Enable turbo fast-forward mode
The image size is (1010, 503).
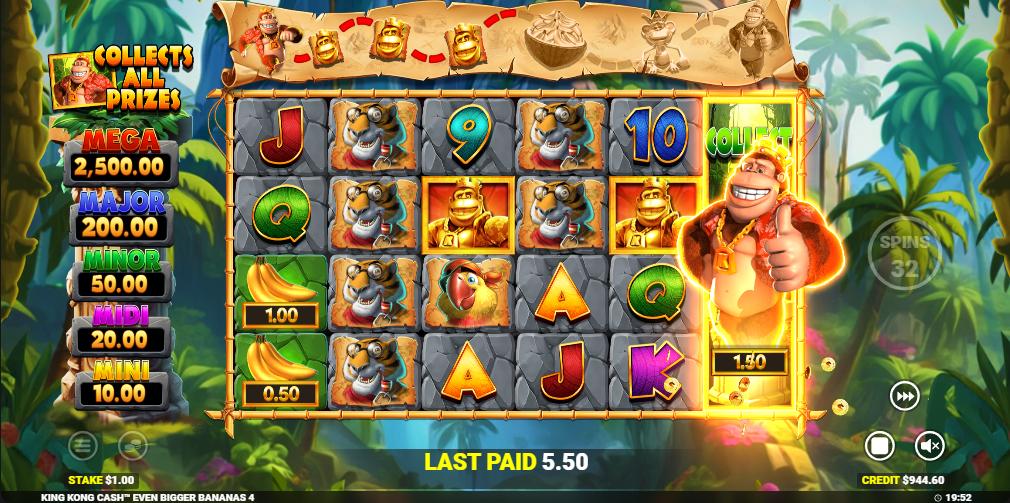[905, 397]
